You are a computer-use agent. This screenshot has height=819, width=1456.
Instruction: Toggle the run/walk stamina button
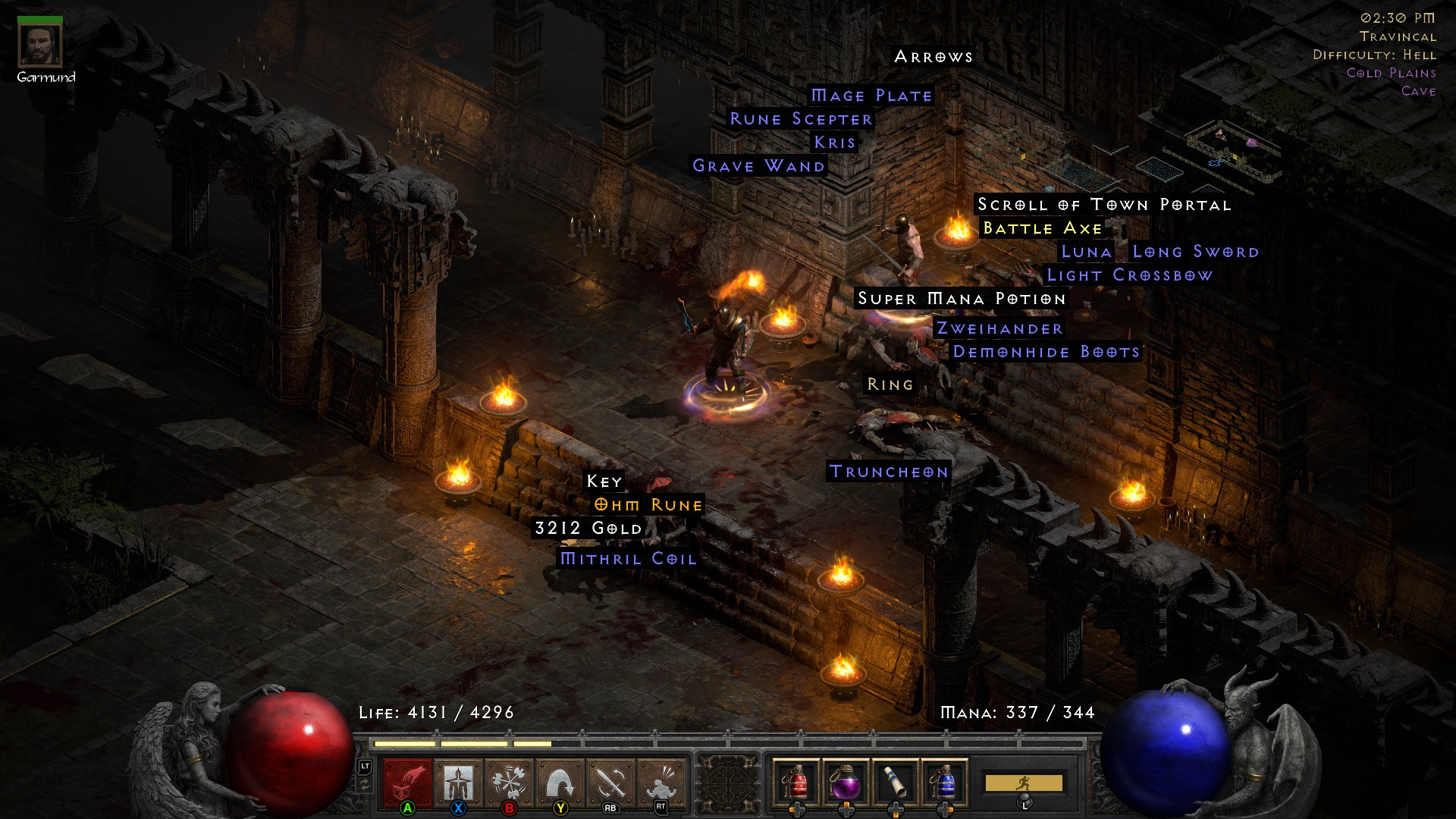(1023, 783)
